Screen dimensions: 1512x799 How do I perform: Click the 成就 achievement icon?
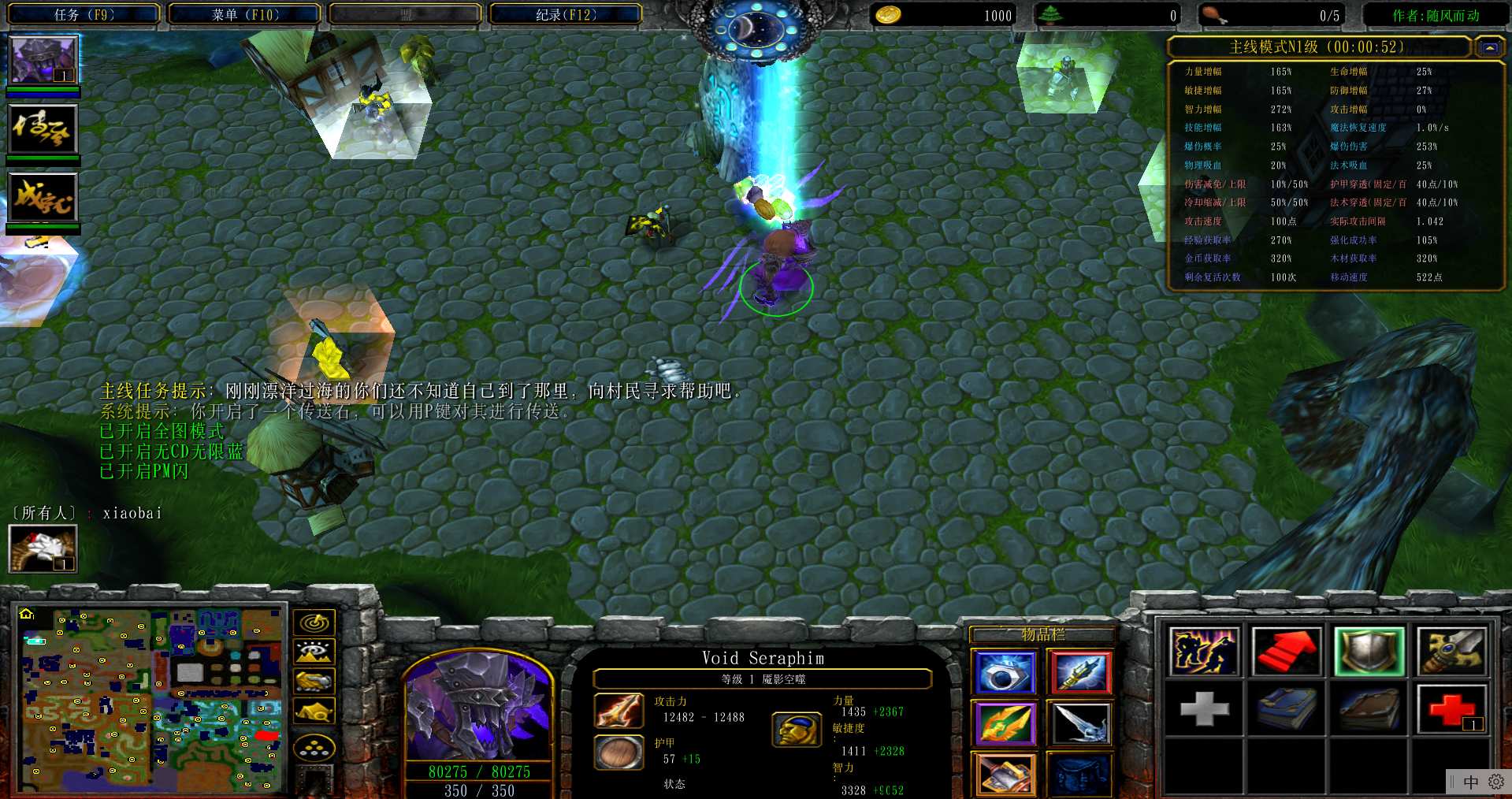[x=43, y=197]
